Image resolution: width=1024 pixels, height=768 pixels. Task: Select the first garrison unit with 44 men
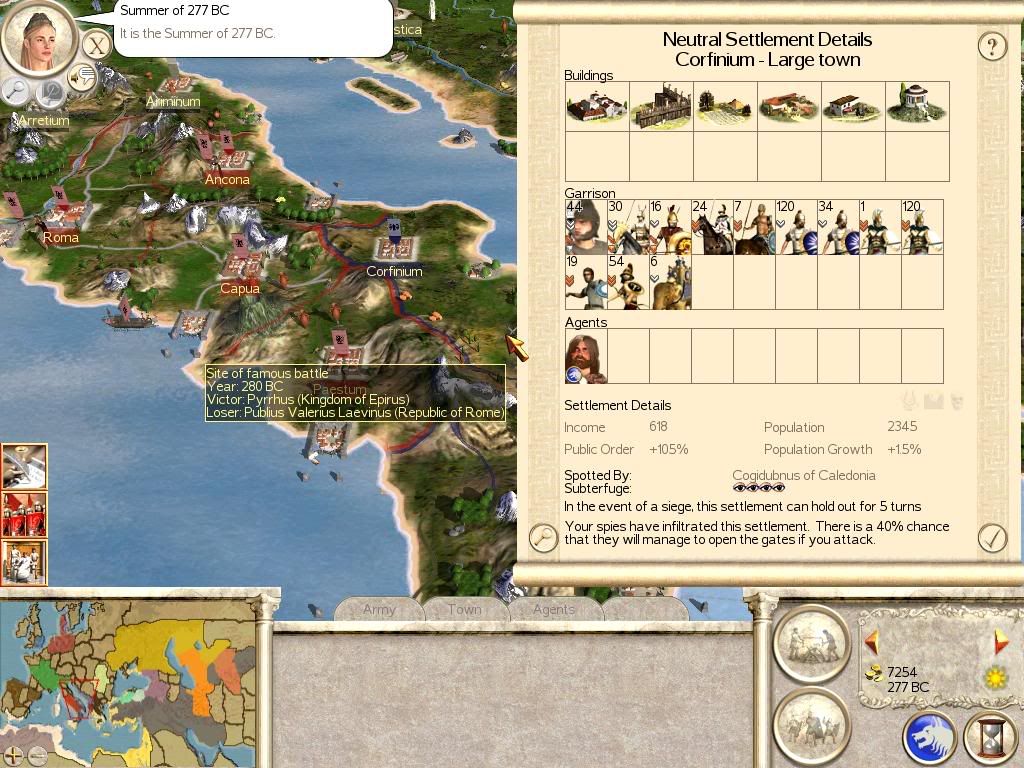[586, 227]
